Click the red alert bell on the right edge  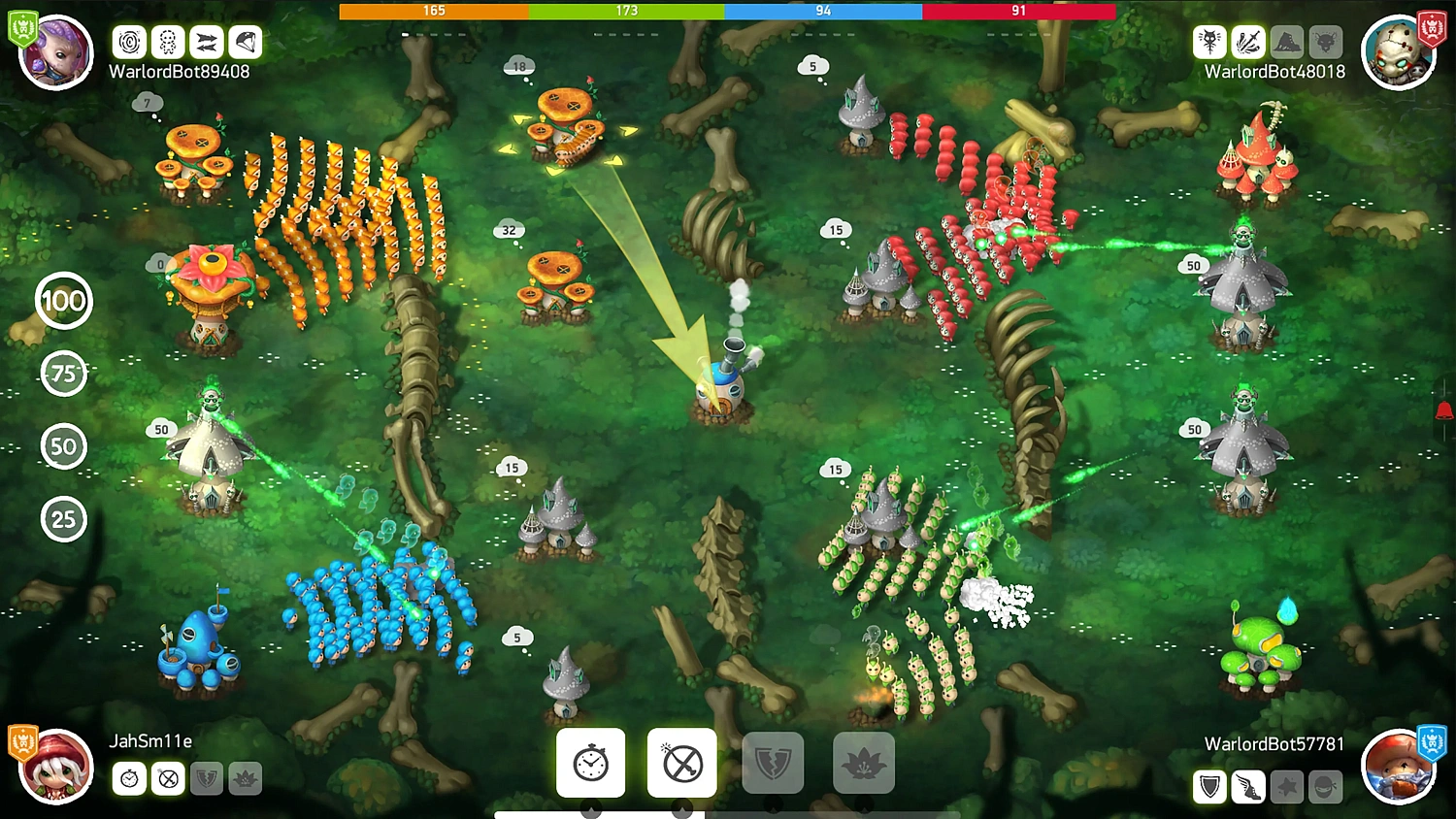(1444, 411)
